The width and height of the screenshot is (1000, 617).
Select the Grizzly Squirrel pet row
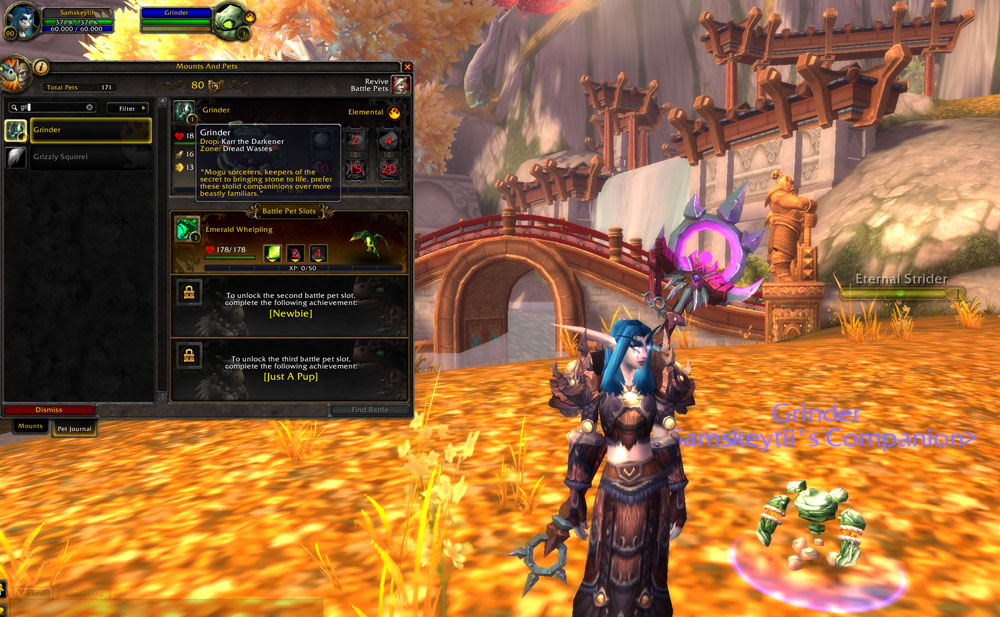click(91, 157)
